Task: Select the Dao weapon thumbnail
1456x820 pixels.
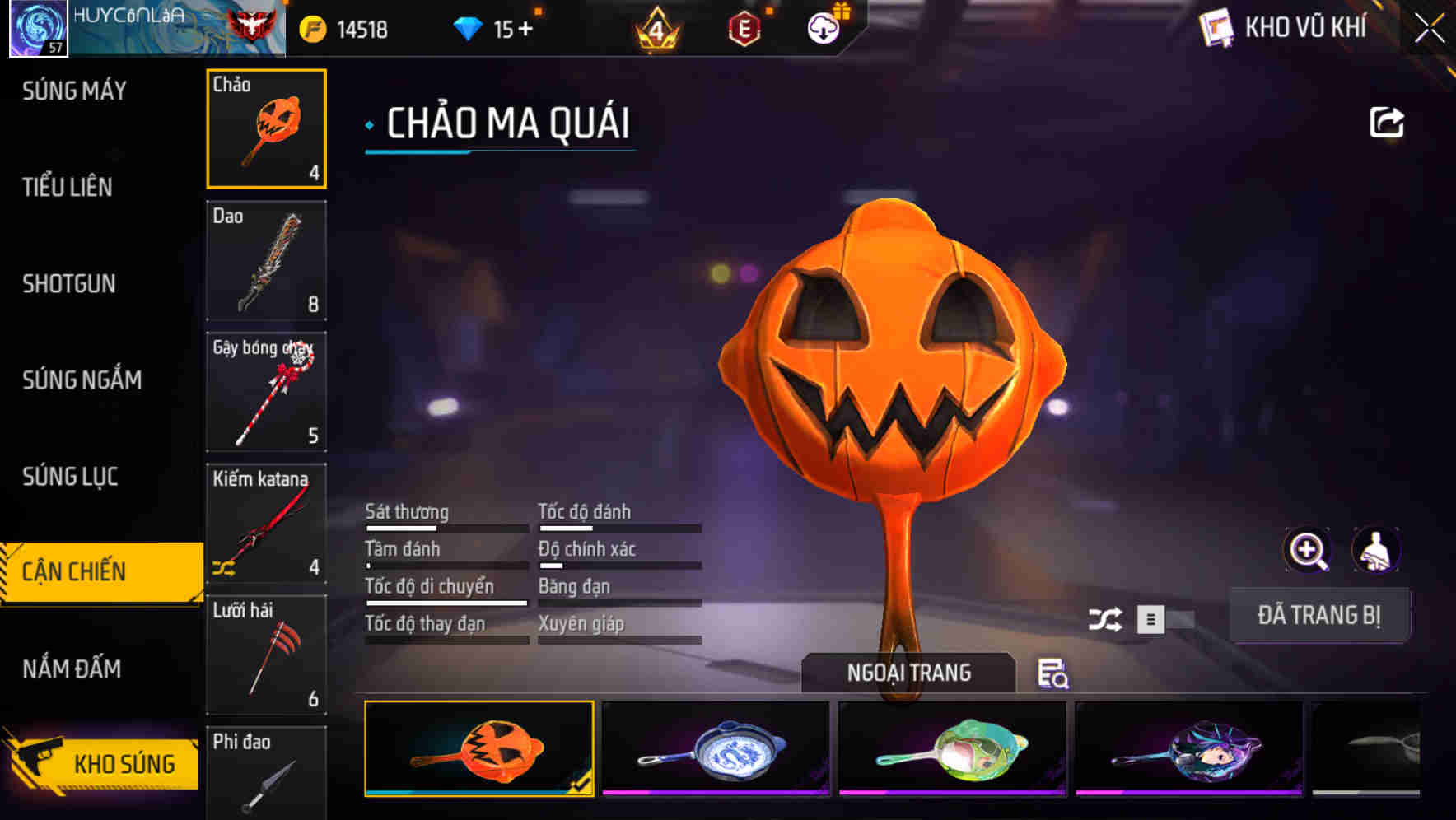Action: coord(266,261)
